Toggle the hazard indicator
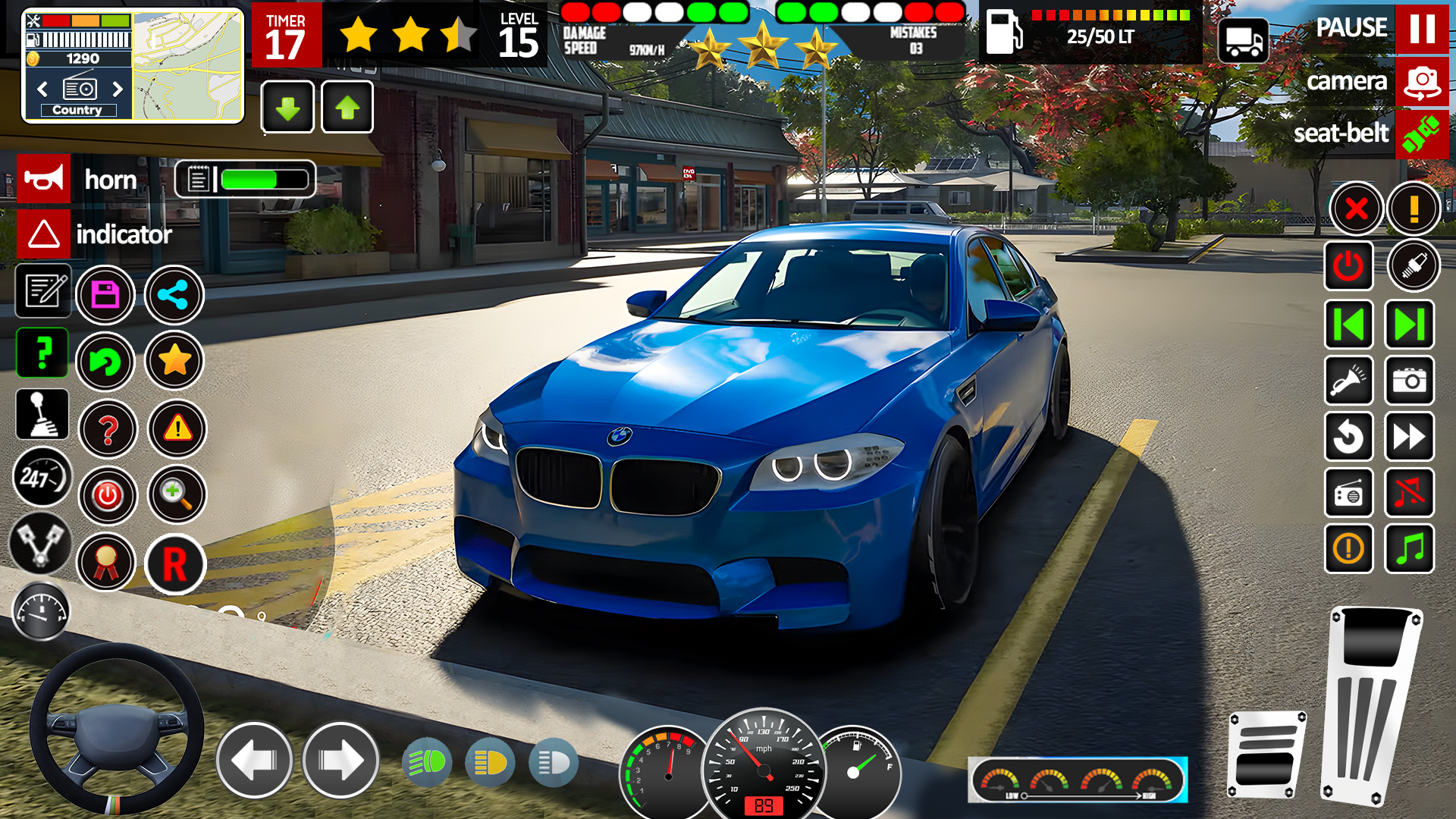This screenshot has height=819, width=1456. coord(43,234)
